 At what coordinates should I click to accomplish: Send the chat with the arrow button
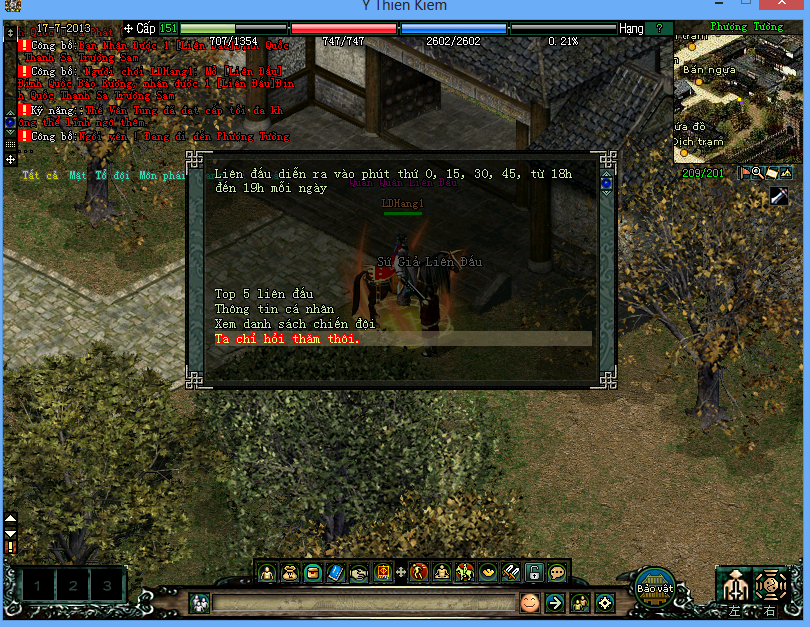(555, 603)
